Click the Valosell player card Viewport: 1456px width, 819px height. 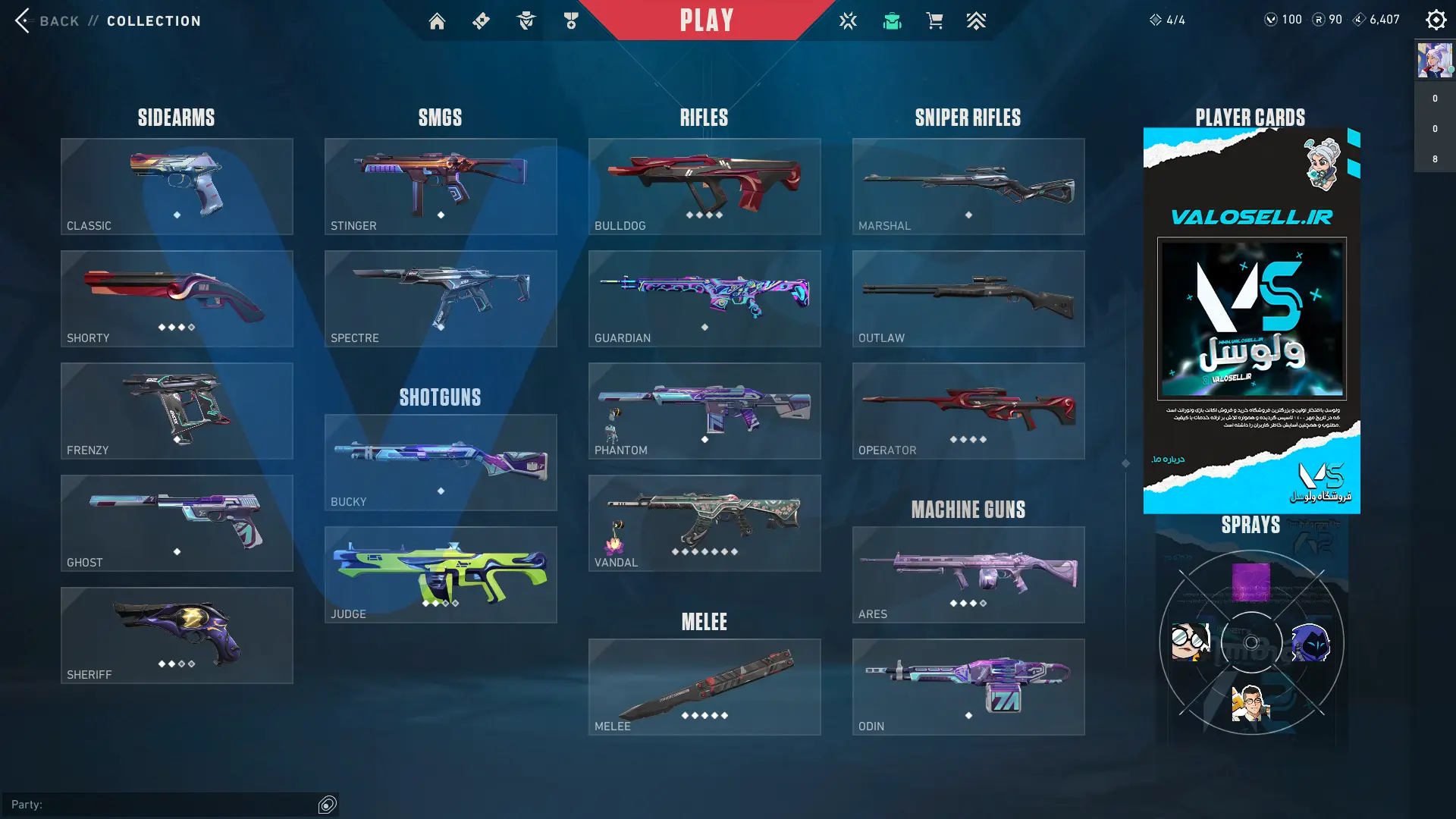pos(1251,320)
